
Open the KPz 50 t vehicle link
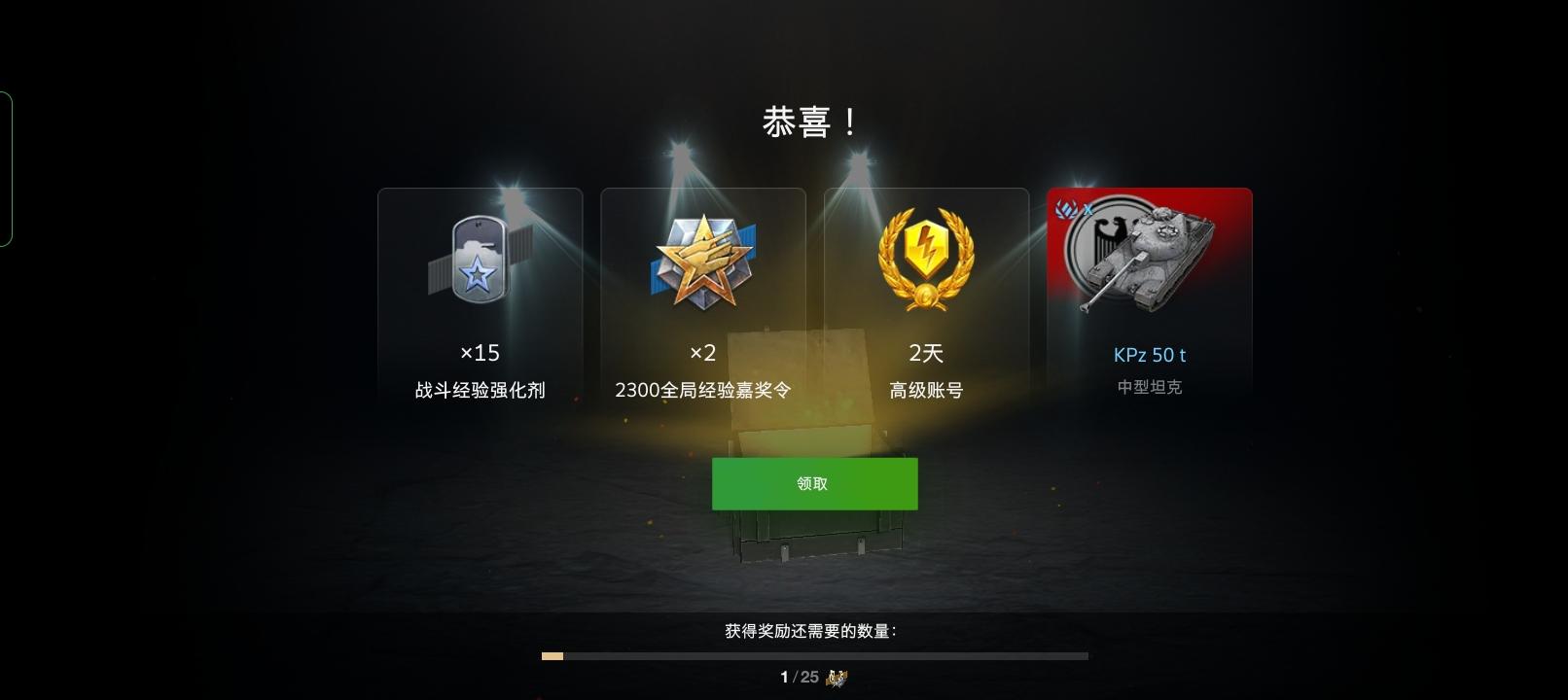point(1148,354)
